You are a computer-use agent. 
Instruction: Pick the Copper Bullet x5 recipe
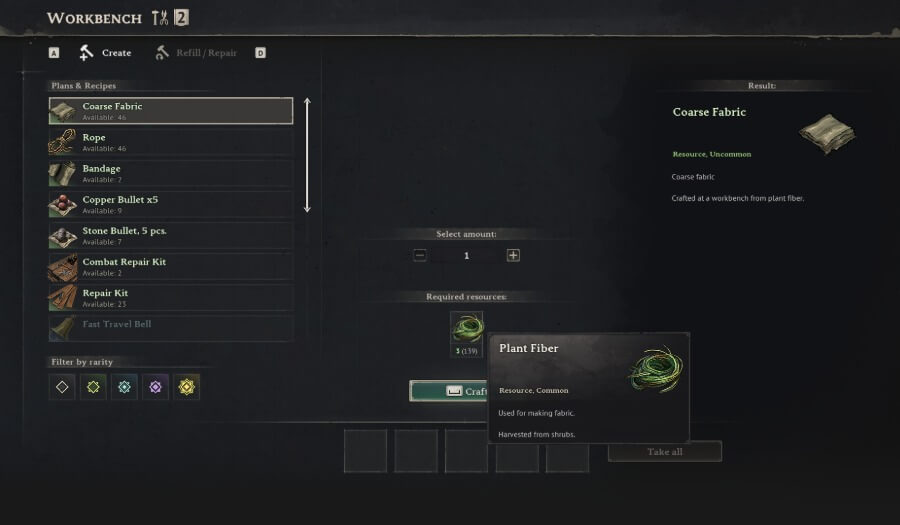(x=171, y=204)
